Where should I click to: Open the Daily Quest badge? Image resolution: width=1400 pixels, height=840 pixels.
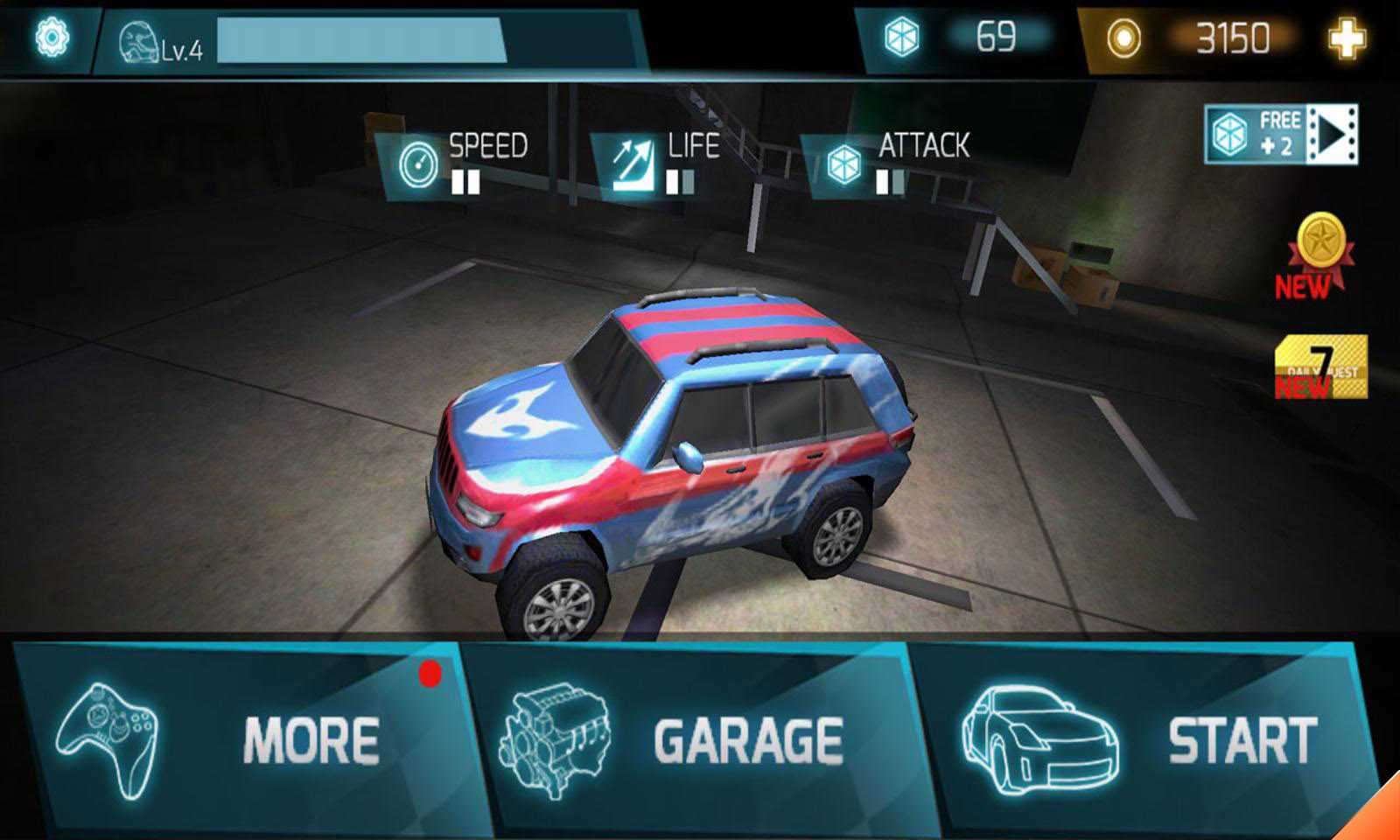coord(1320,367)
